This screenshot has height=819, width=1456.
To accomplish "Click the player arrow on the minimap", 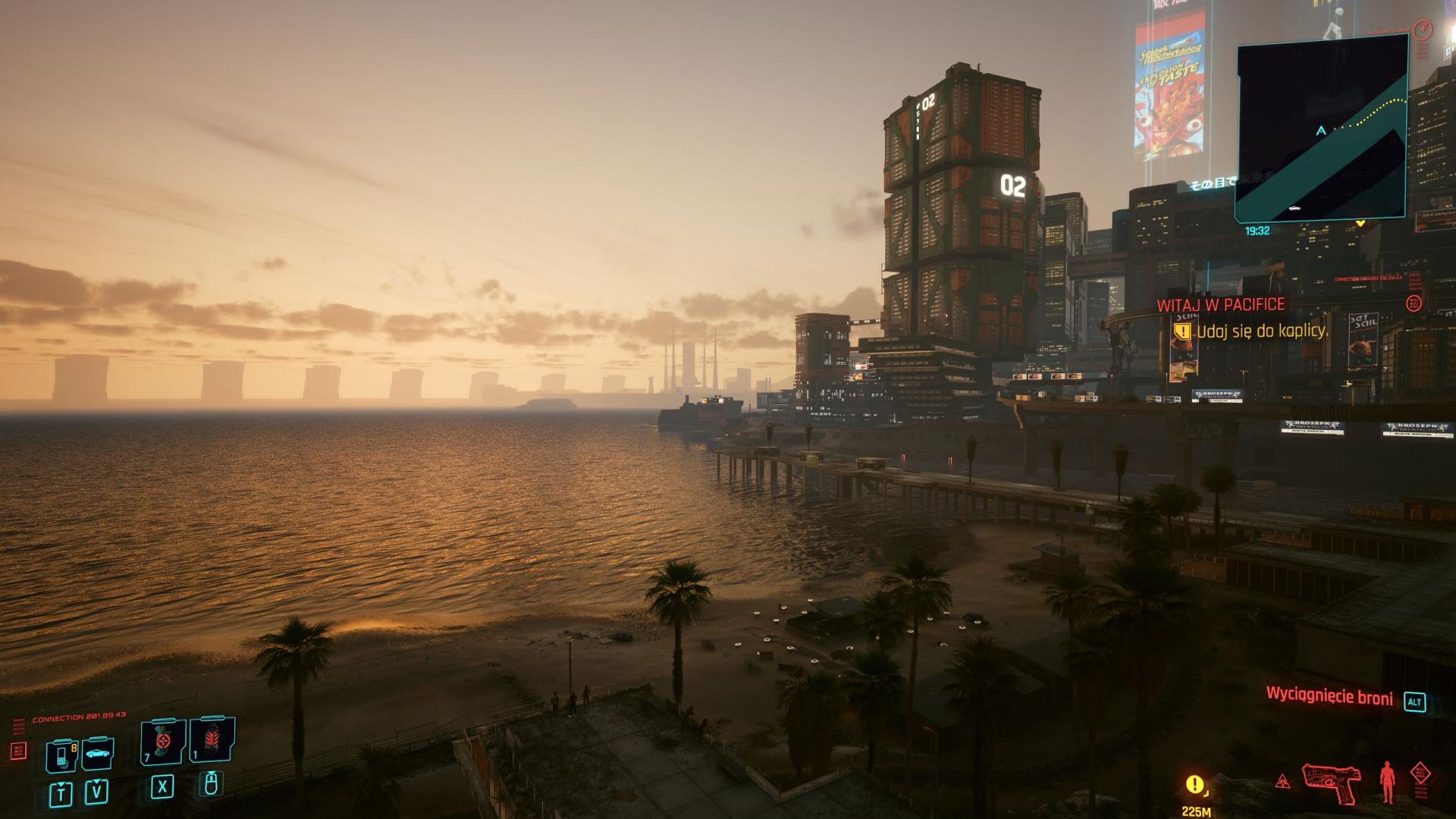I will 1321,130.
